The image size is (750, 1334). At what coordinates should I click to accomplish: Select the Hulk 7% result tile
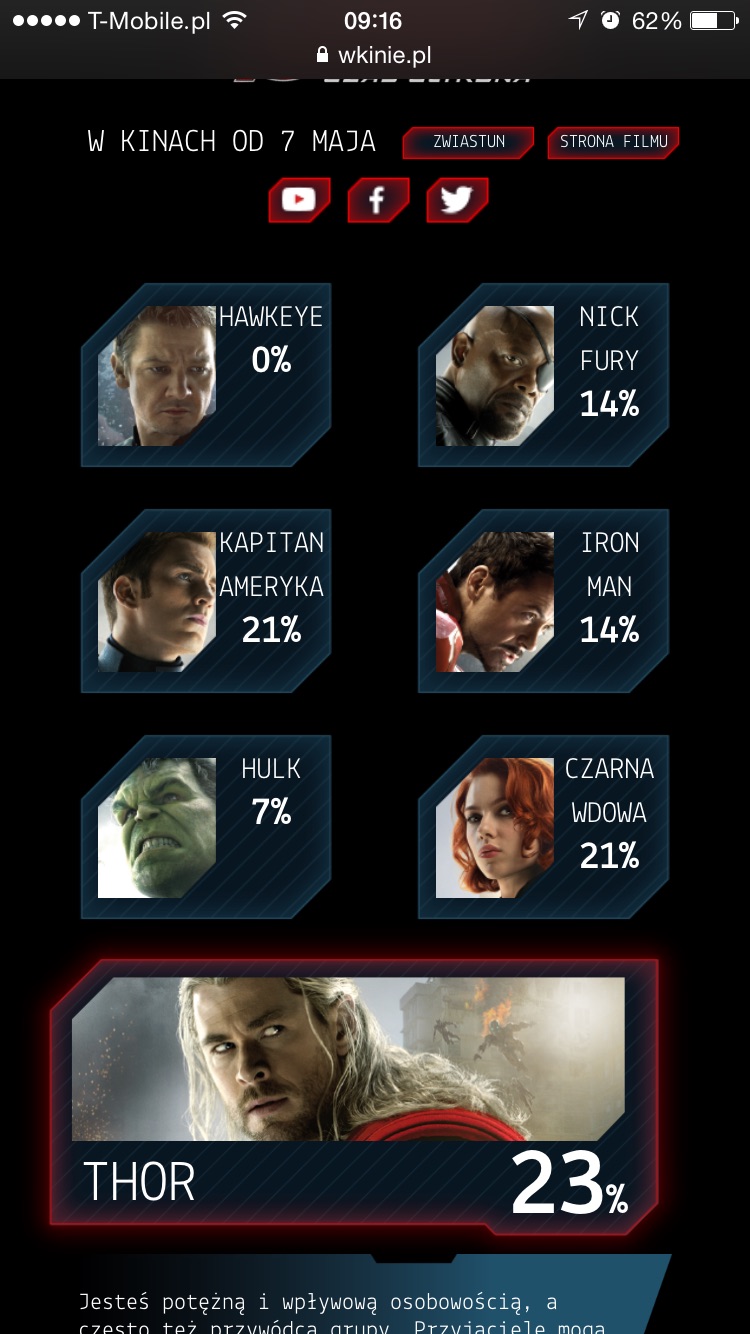click(206, 827)
